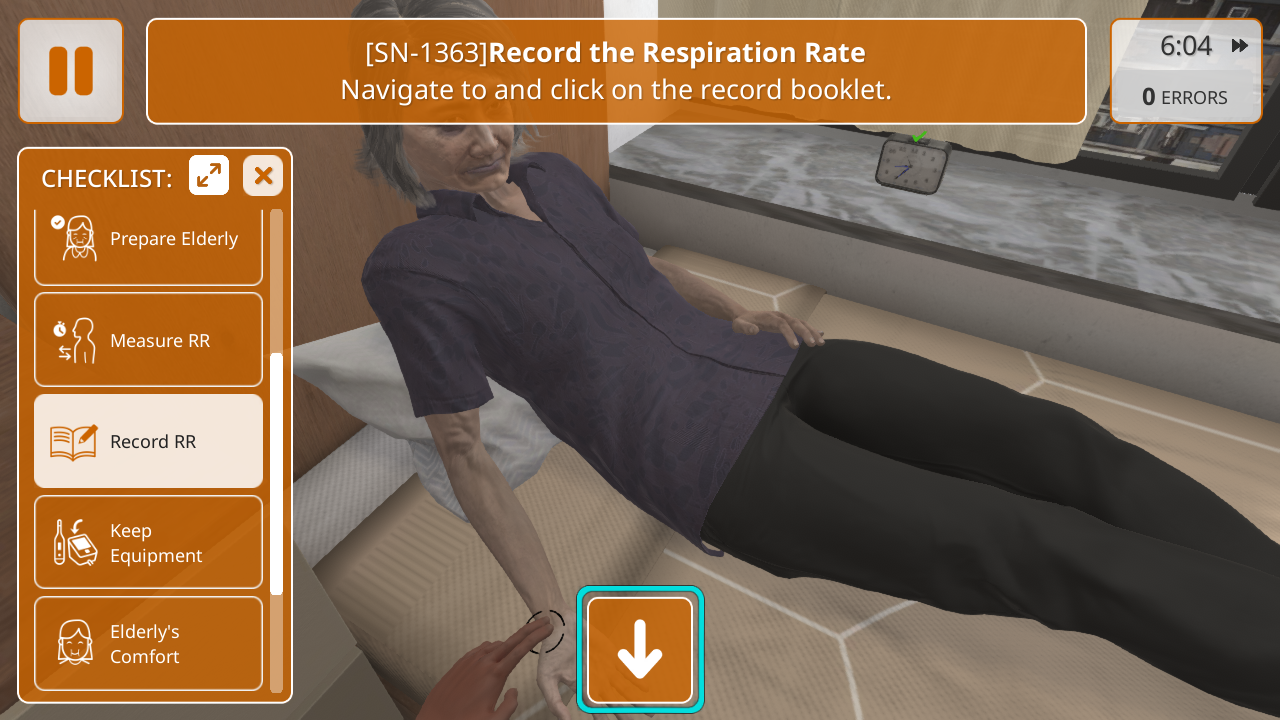Choose the Record RR checklist step
Screen dimensions: 1280x720
click(x=148, y=441)
